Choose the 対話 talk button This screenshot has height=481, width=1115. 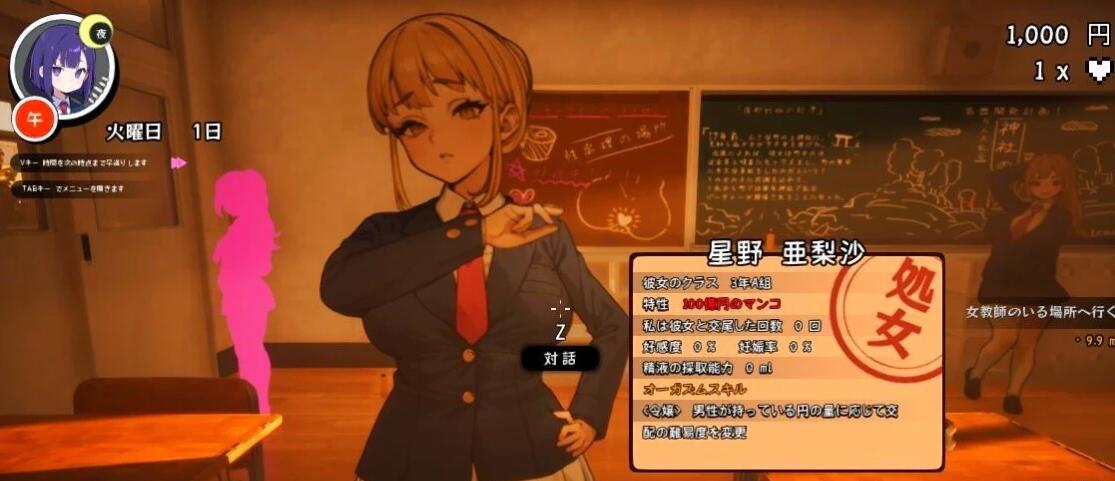click(x=559, y=357)
